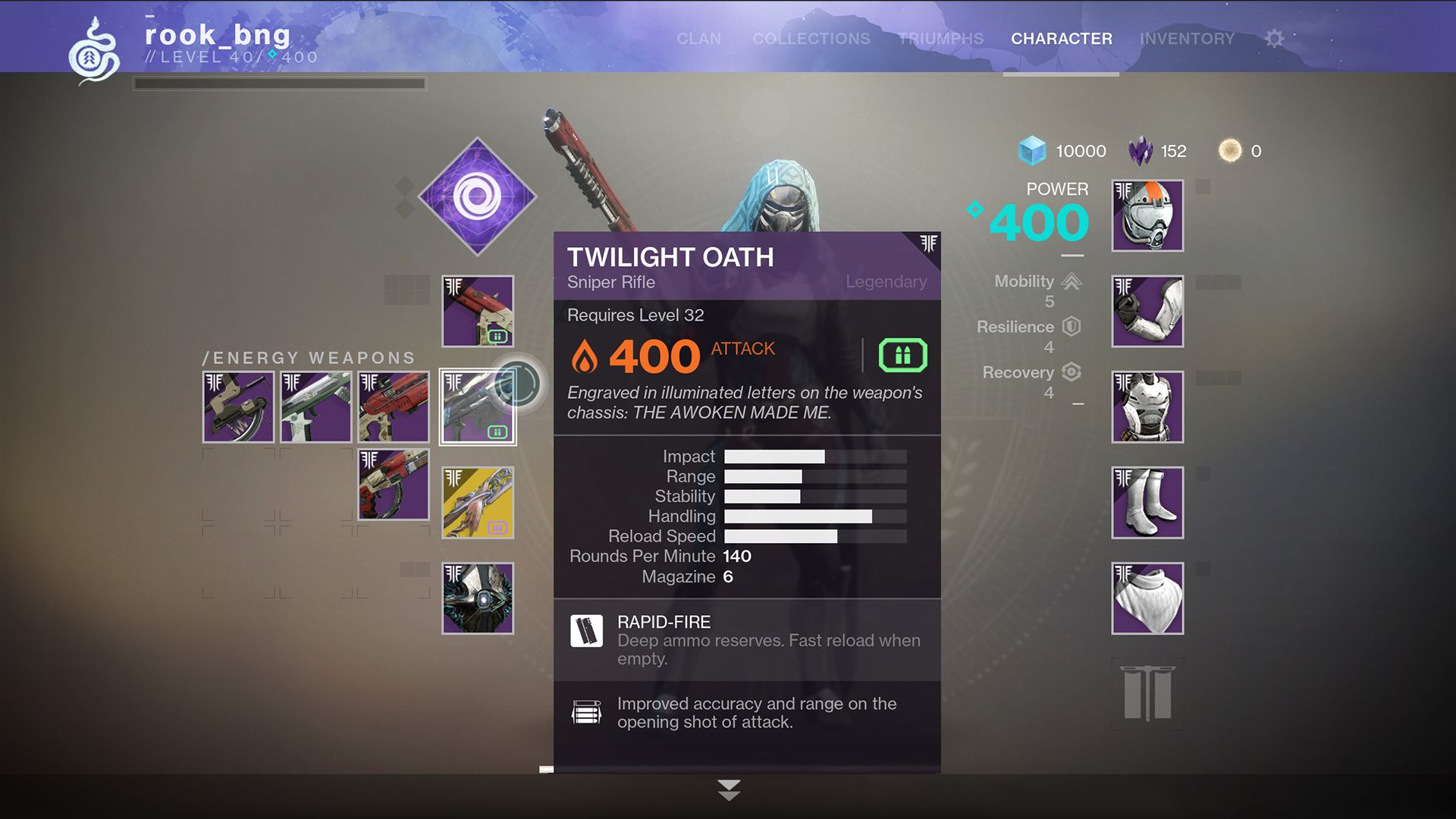Open the equipped kinetic weapon icon
Image resolution: width=1456 pixels, height=819 pixels.
click(x=477, y=312)
